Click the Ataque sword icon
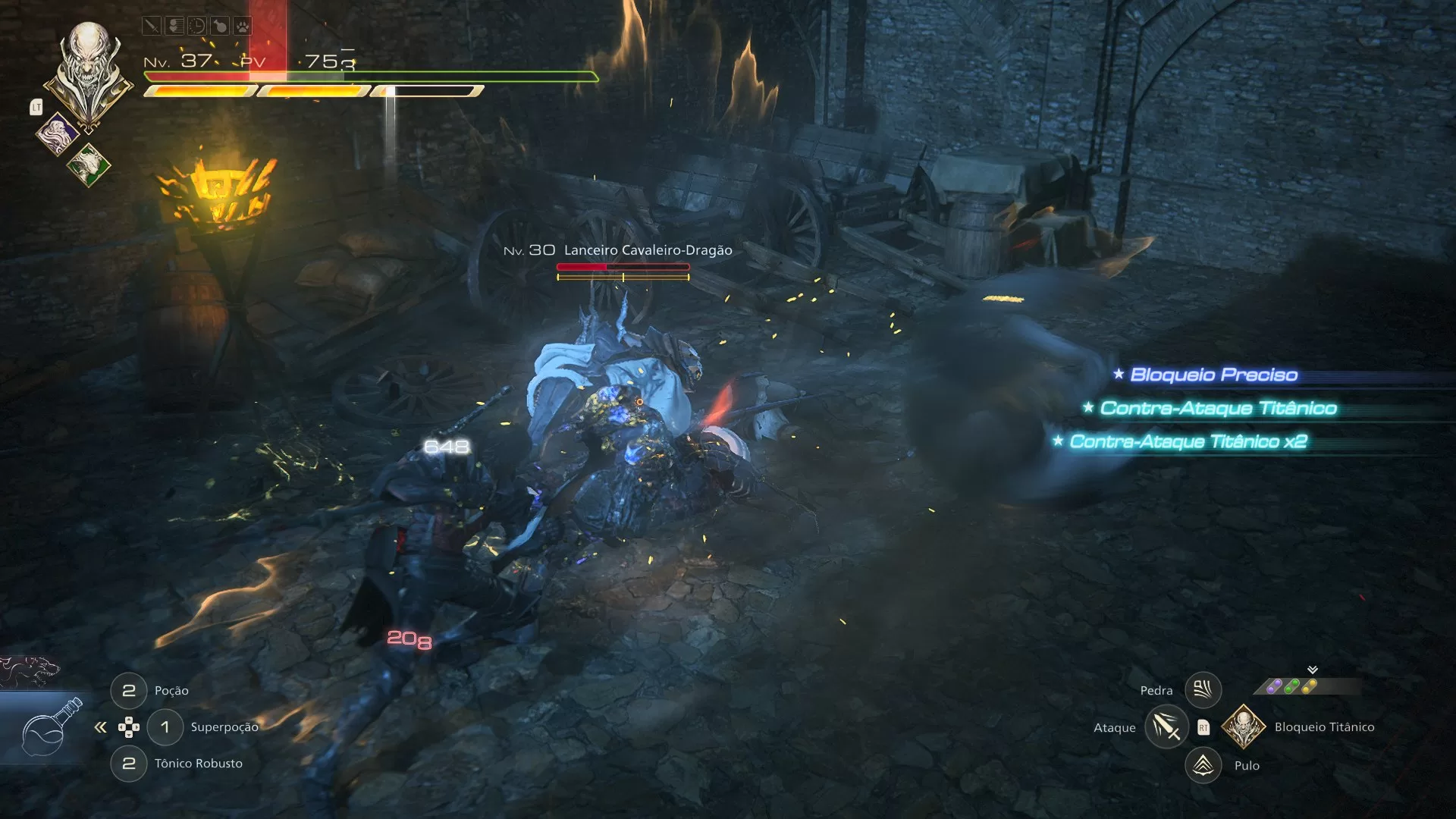This screenshot has width=1456, height=819. 1166,727
